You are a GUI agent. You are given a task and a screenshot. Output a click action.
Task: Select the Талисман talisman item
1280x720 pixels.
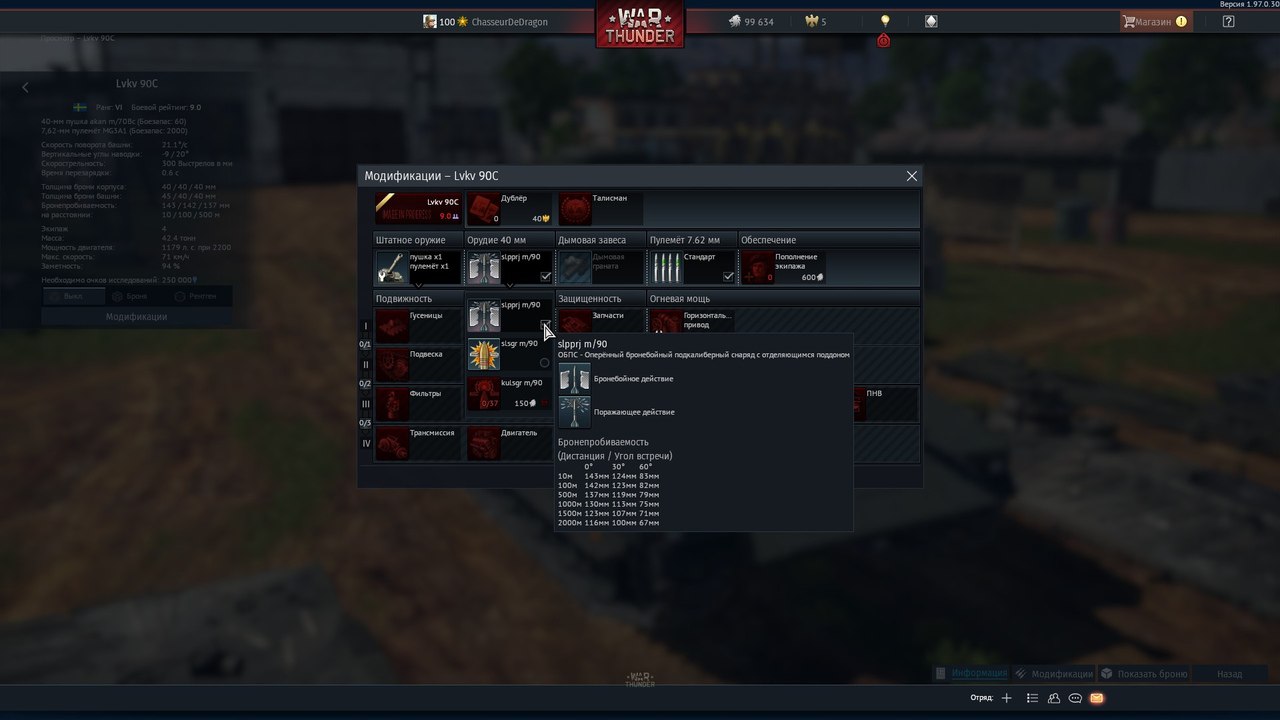(x=600, y=209)
